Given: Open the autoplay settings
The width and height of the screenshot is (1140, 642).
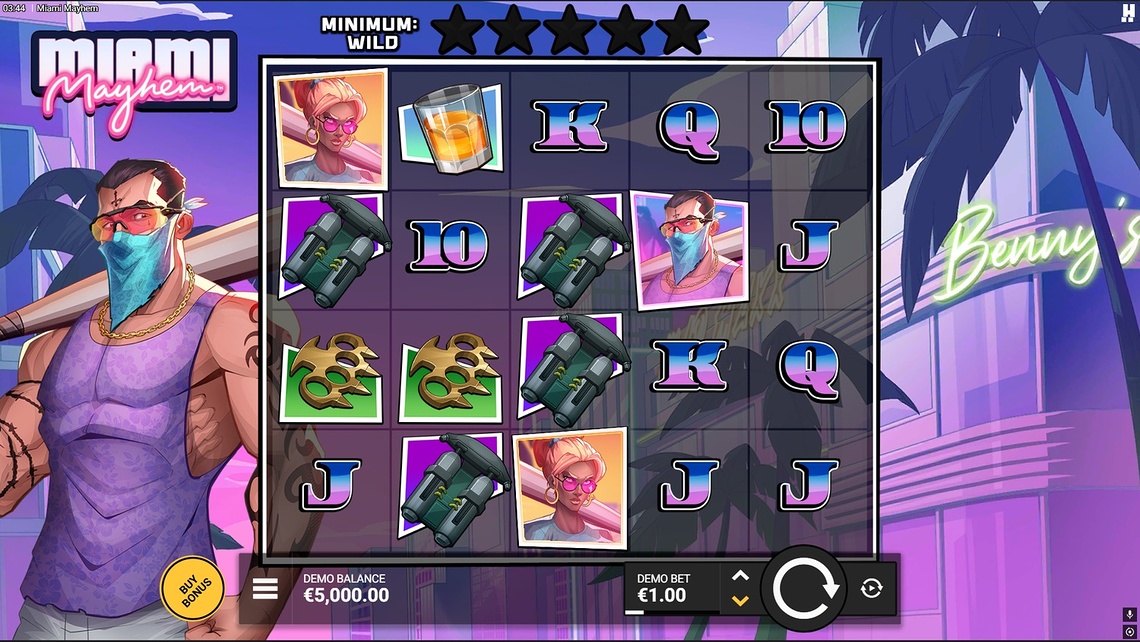Looking at the screenshot, I should pos(871,588).
